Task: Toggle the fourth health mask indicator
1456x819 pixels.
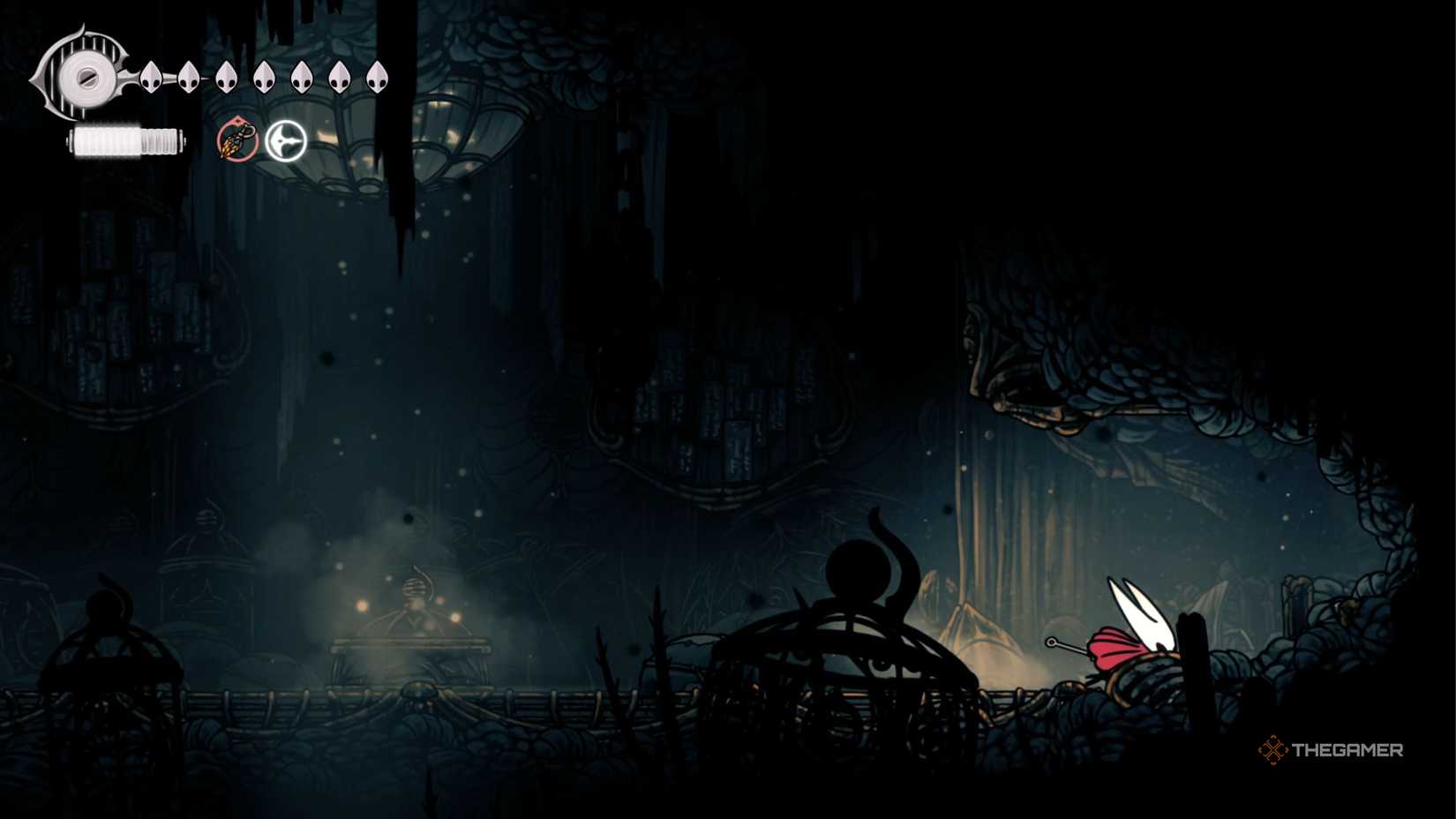Action: pyautogui.click(x=264, y=78)
